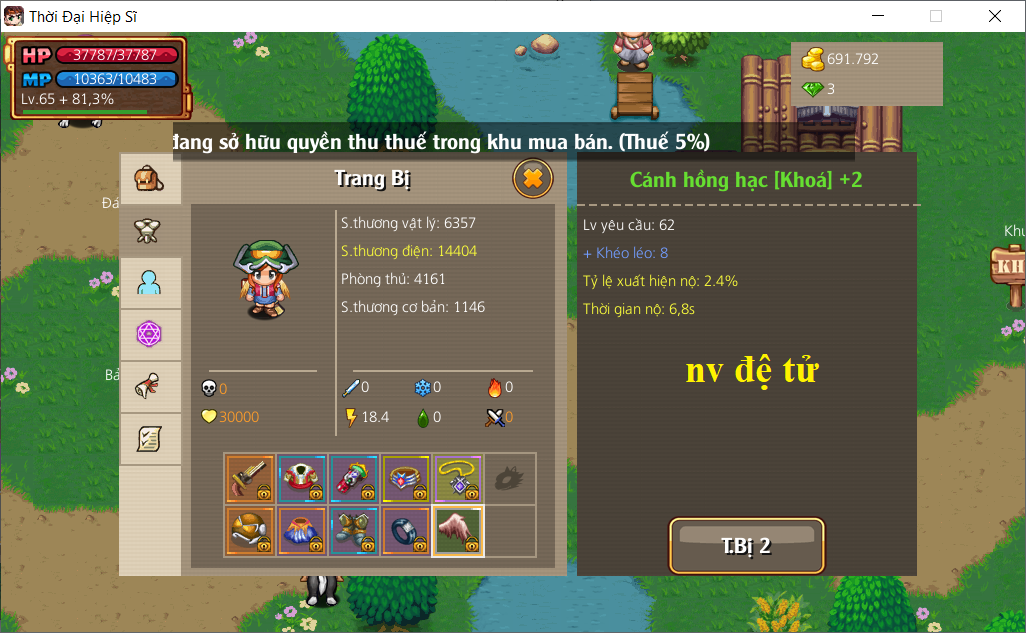Show the checklist paper tab
This screenshot has height=633, width=1026.
(150, 438)
